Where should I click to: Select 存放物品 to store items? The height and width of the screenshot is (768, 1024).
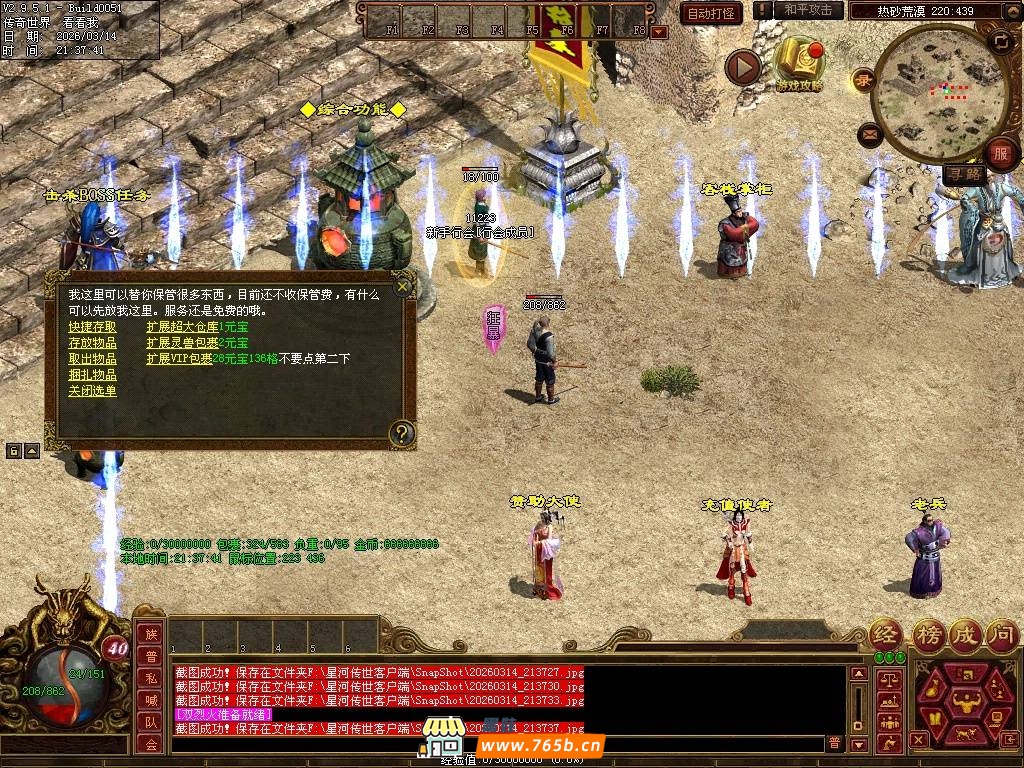pyautogui.click(x=92, y=343)
